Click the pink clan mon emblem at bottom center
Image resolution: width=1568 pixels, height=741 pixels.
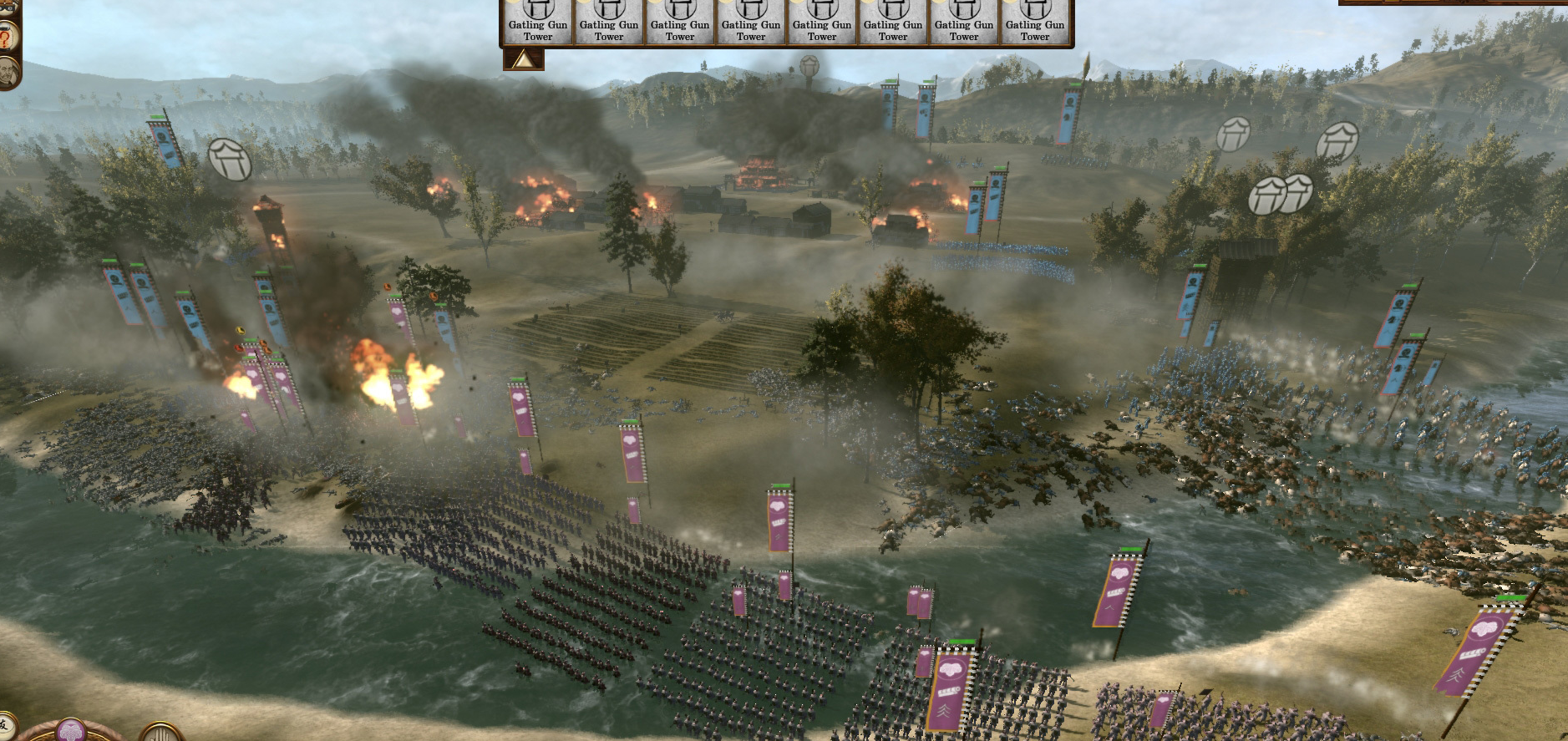tap(73, 732)
